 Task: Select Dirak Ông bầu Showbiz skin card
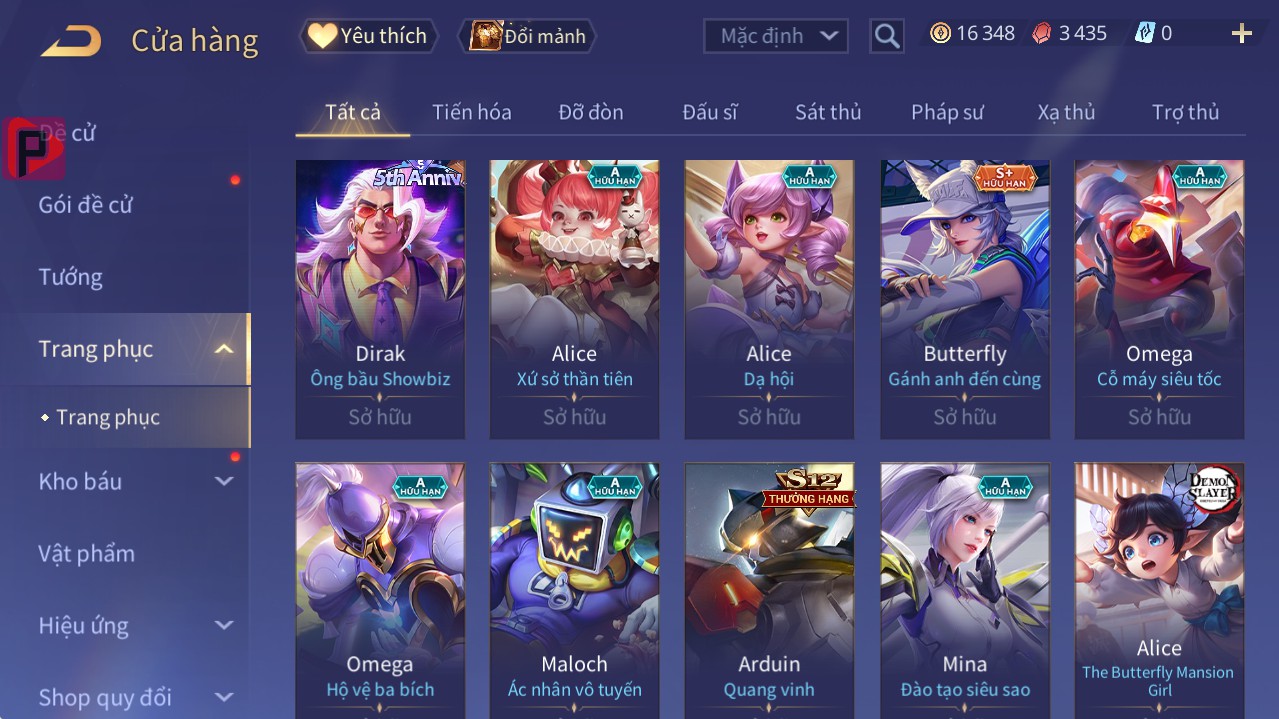380,298
